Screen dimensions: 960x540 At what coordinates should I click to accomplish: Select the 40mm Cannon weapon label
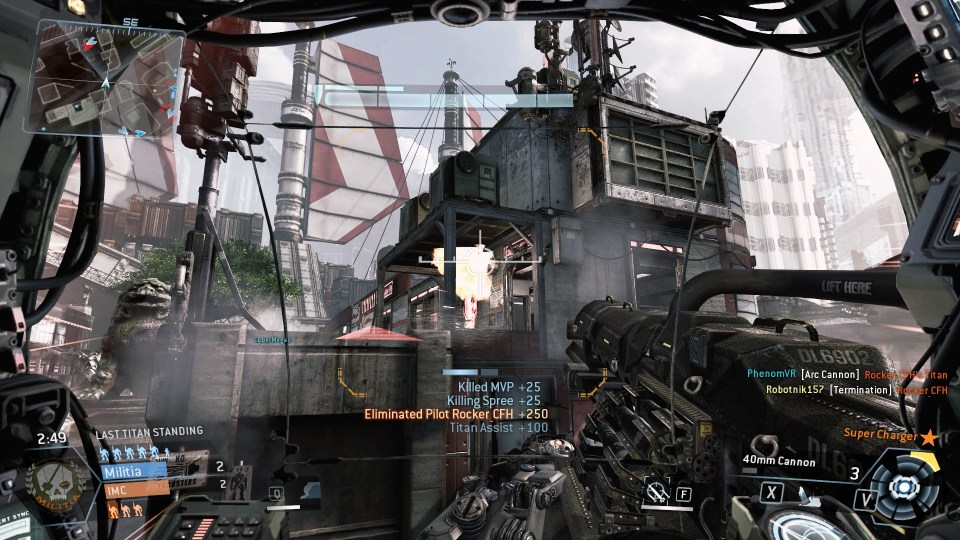(x=779, y=462)
